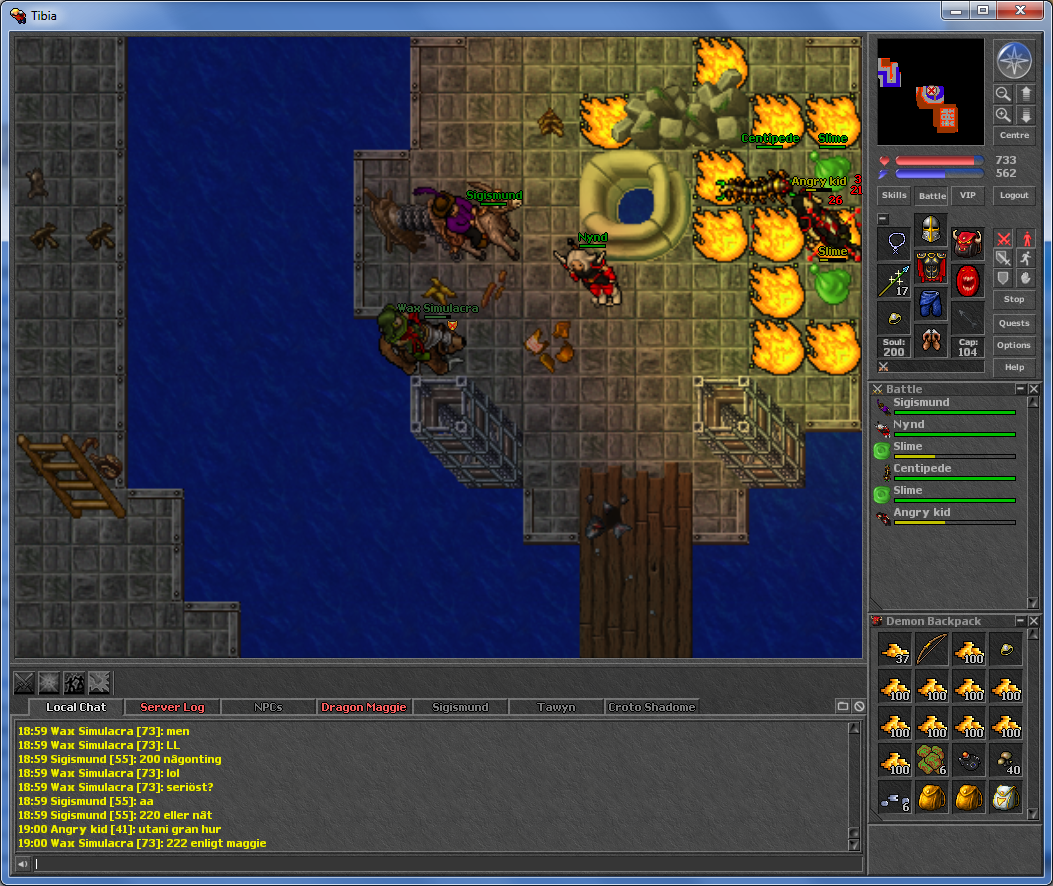Close the Demon Backpack container
The height and width of the screenshot is (886, 1053).
1034,621
